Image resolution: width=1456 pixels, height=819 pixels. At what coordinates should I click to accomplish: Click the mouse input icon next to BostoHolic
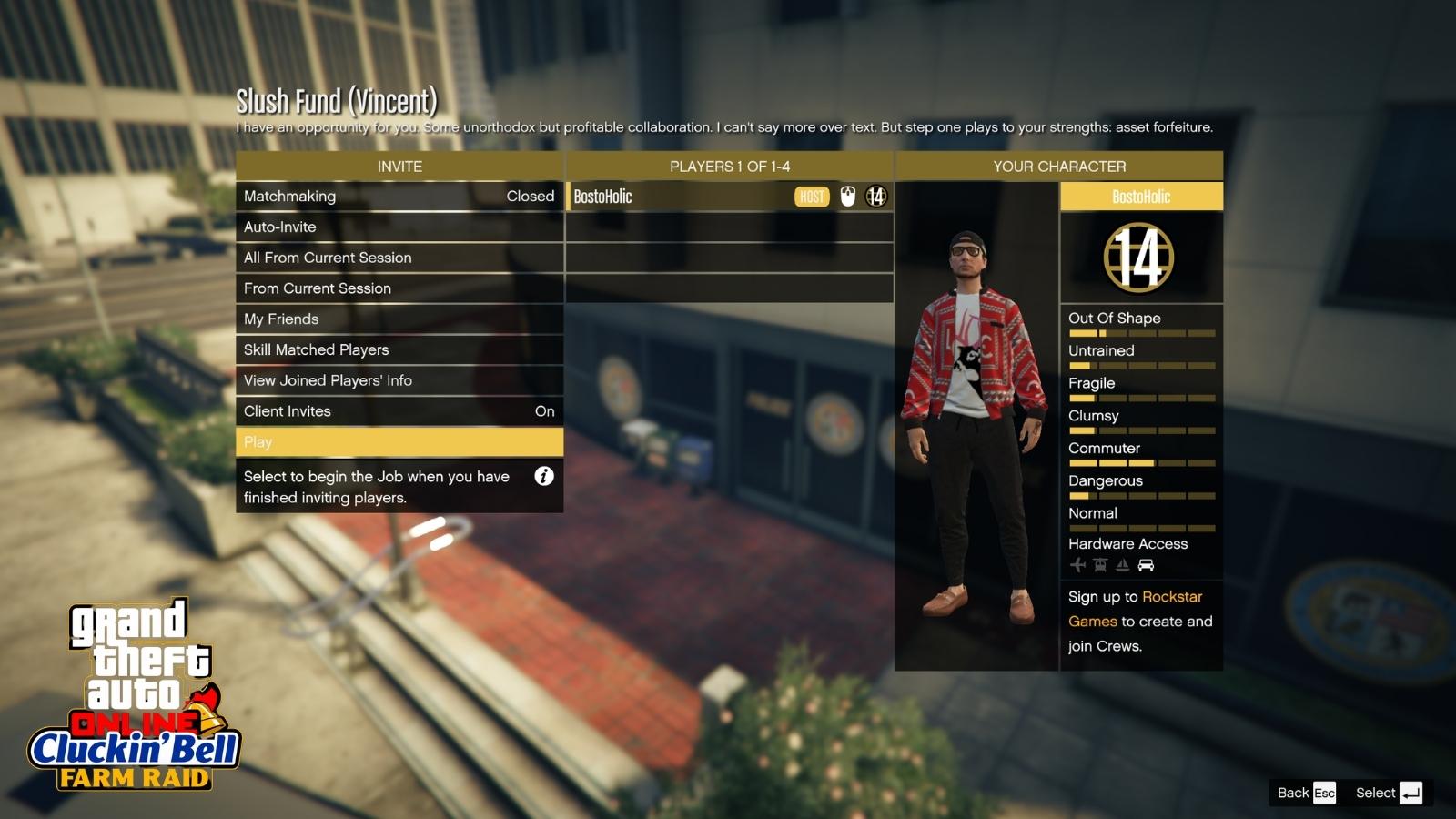click(845, 196)
